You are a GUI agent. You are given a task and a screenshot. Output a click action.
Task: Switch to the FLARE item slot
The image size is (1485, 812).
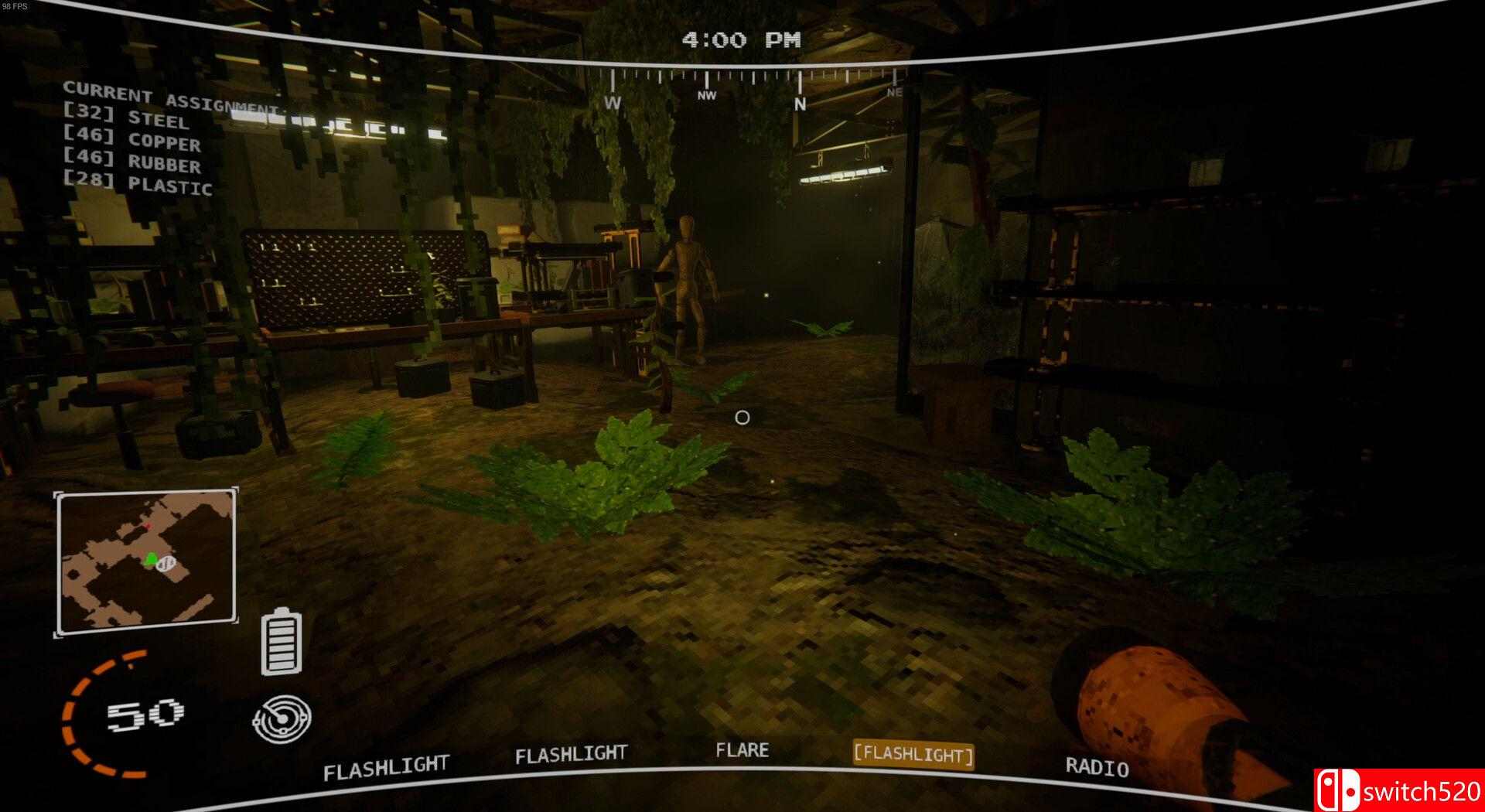coord(743,750)
